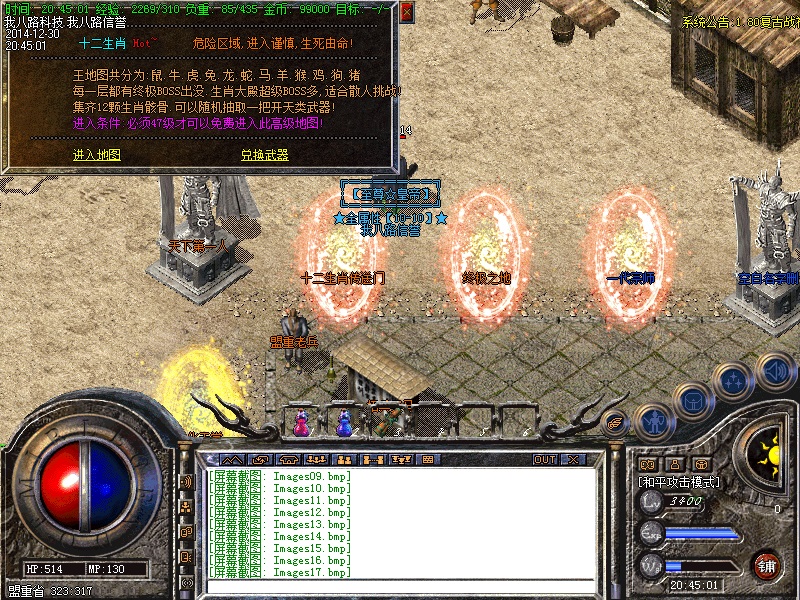
Task: Click the round cross-shaped skill button
Action: point(733,381)
